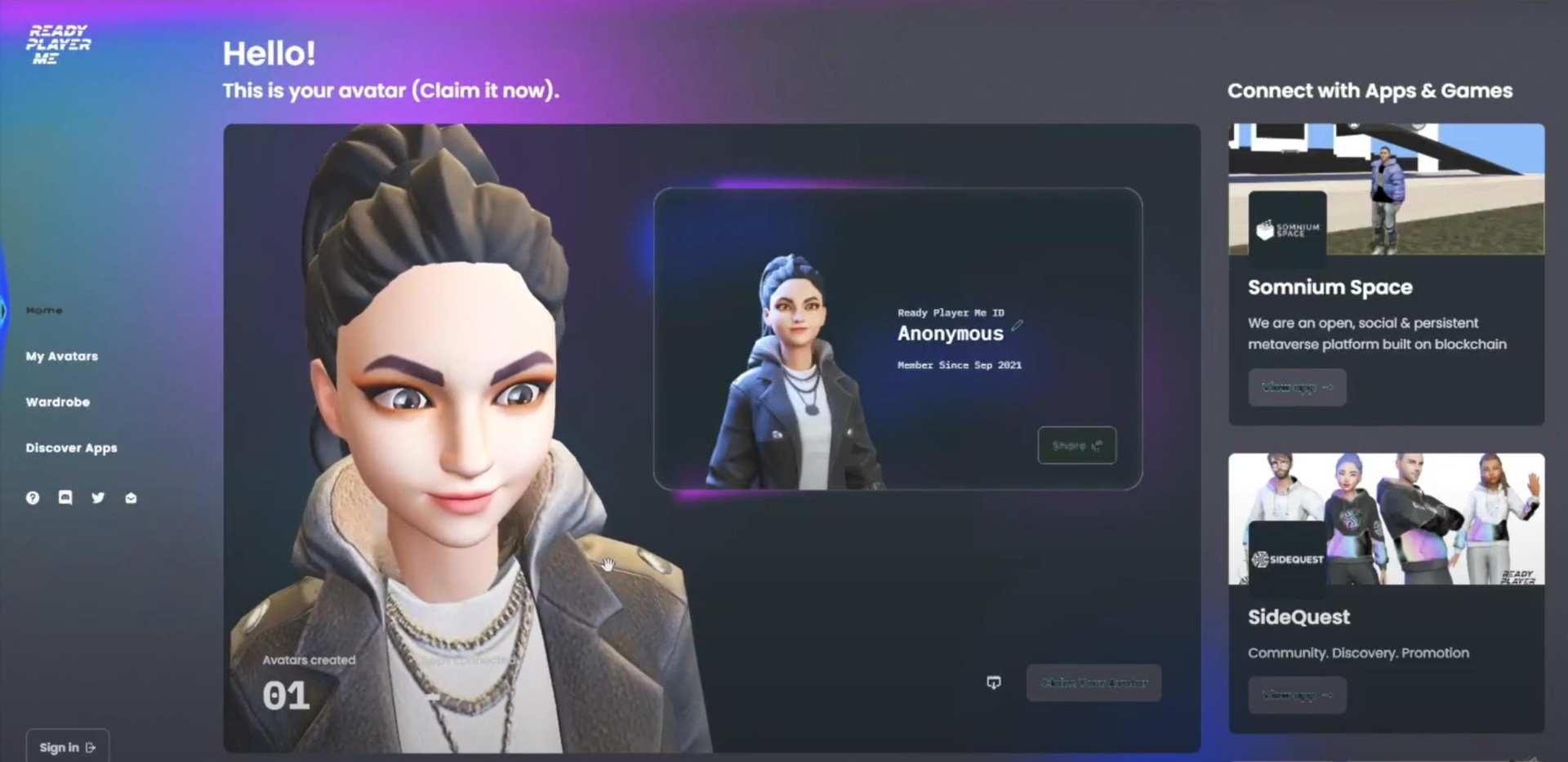Click the download avatar icon

pyautogui.click(x=993, y=683)
